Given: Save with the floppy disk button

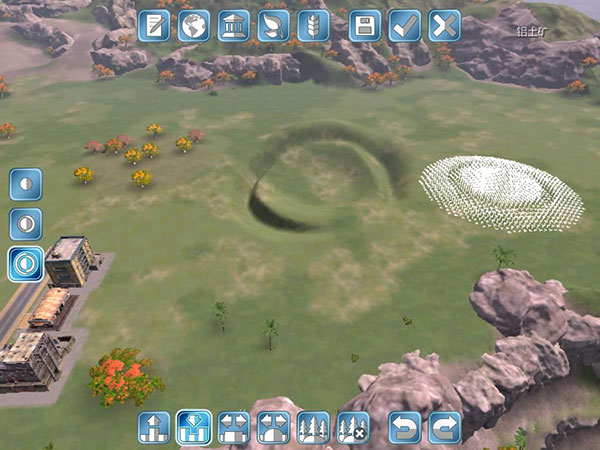Looking at the screenshot, I should pyautogui.click(x=365, y=25).
